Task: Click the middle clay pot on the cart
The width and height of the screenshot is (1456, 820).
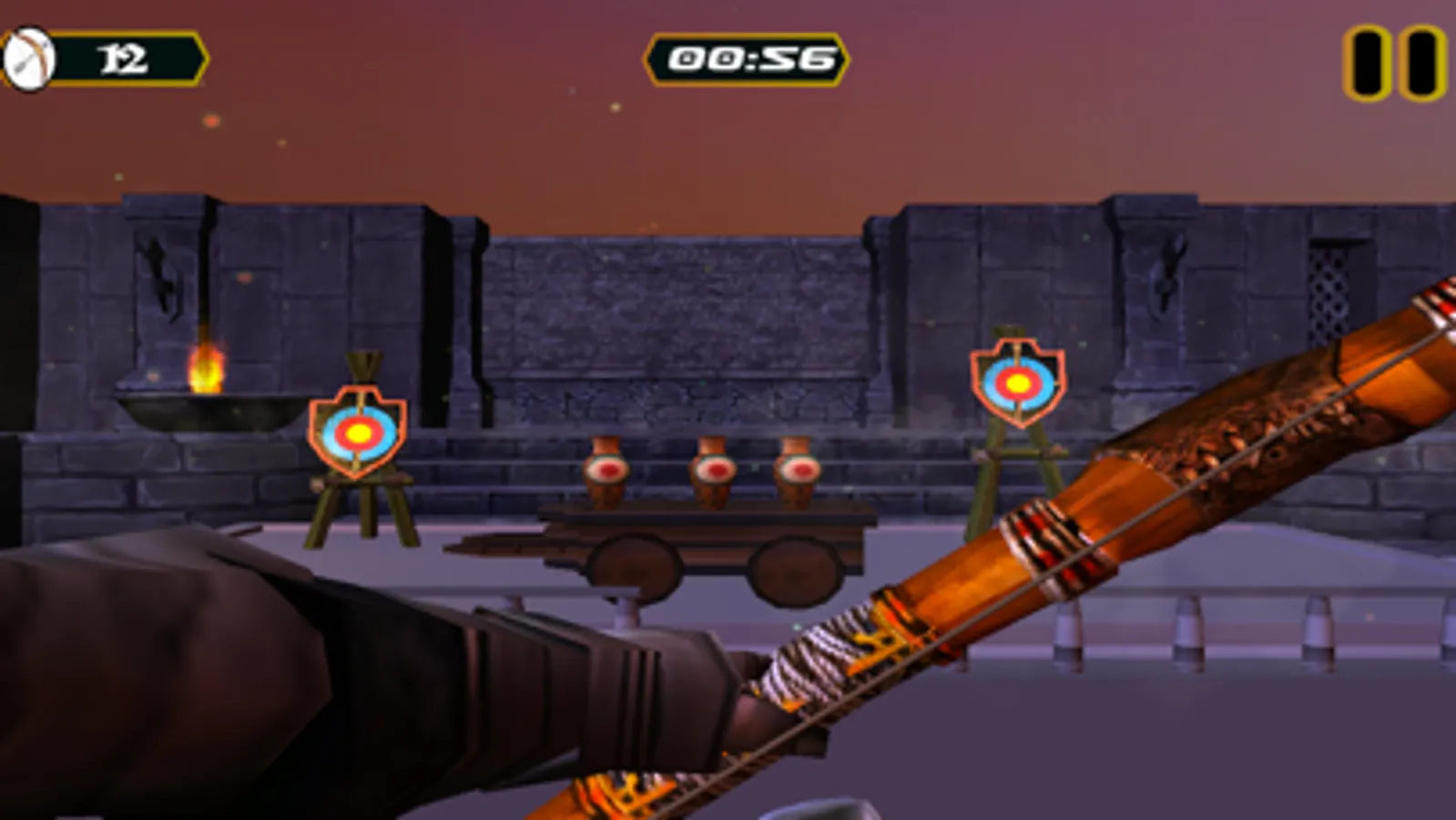Action: tap(715, 469)
